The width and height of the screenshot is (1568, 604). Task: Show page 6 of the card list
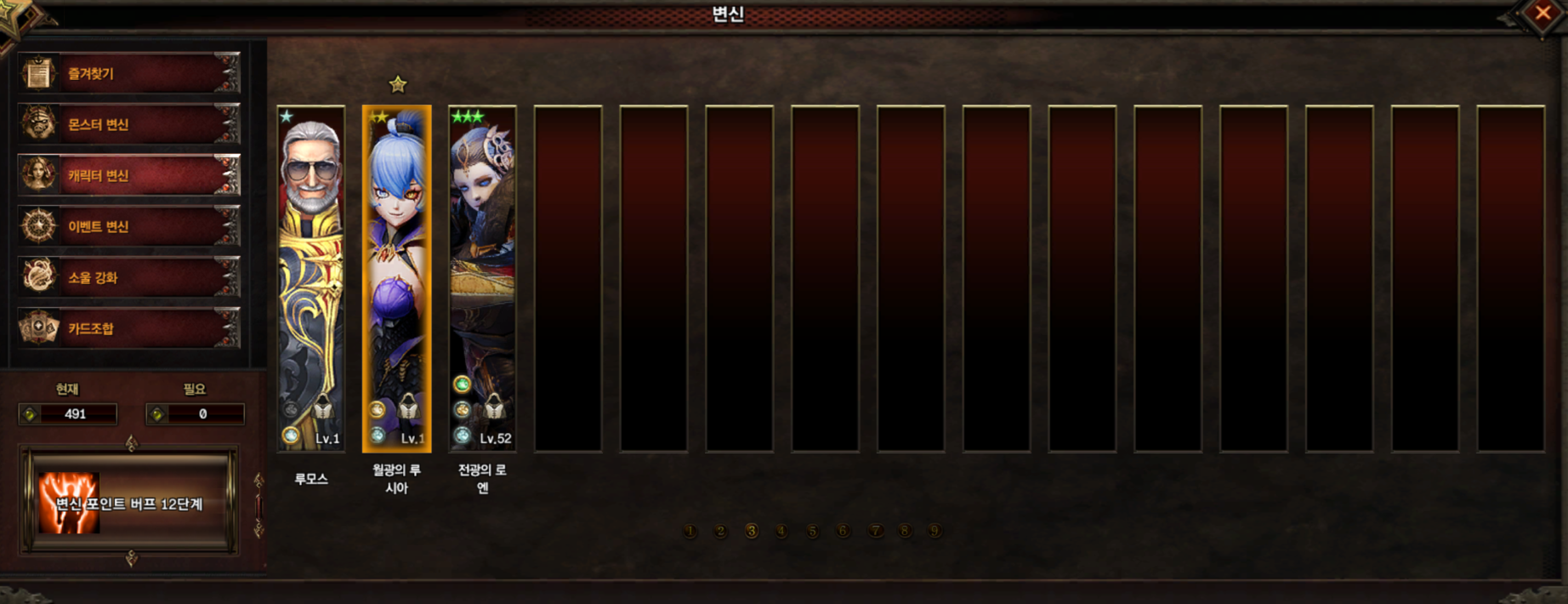pos(843,532)
